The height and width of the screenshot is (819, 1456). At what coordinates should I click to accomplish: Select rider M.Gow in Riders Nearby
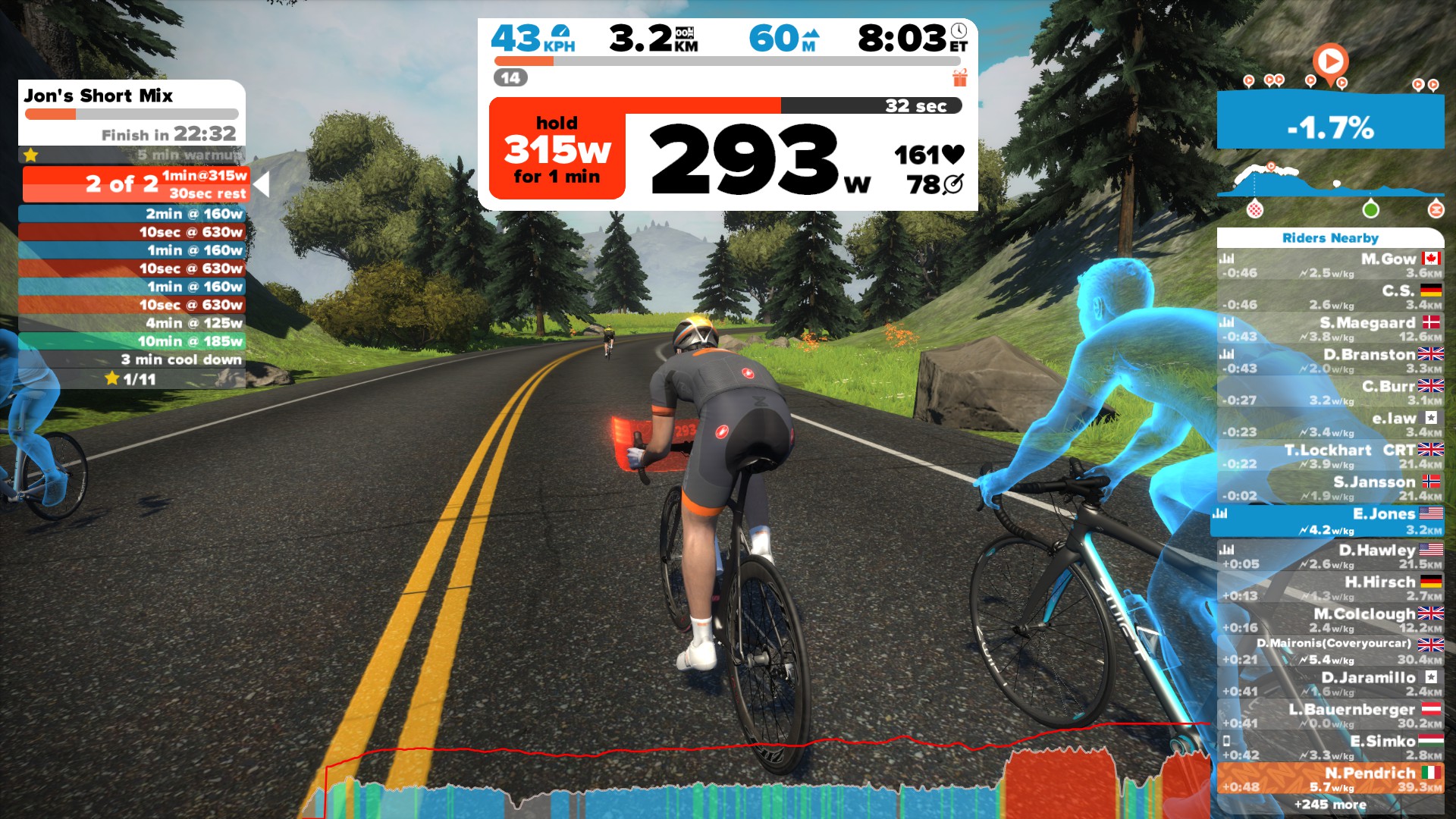tap(1330, 266)
